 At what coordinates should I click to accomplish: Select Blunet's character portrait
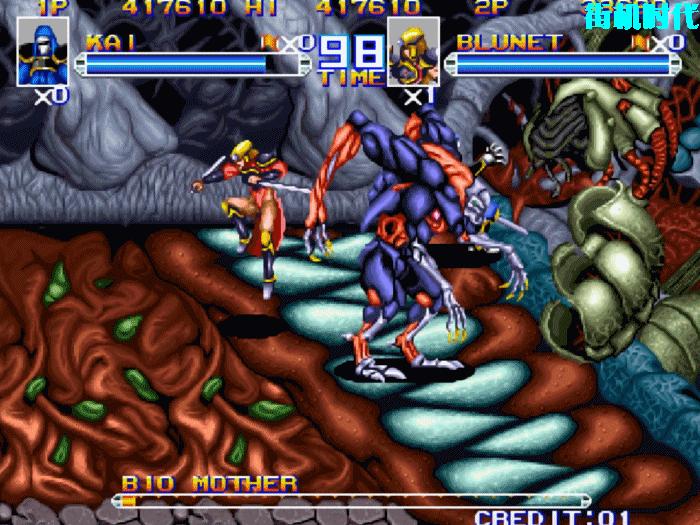click(x=412, y=53)
